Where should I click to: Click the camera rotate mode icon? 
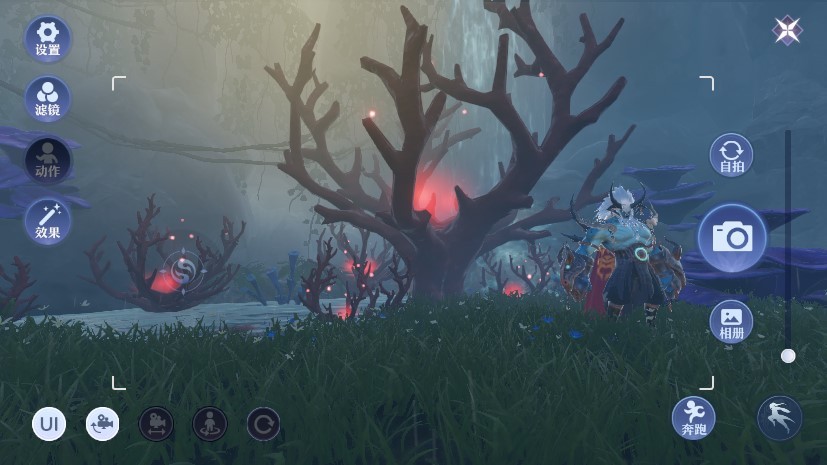coord(102,424)
